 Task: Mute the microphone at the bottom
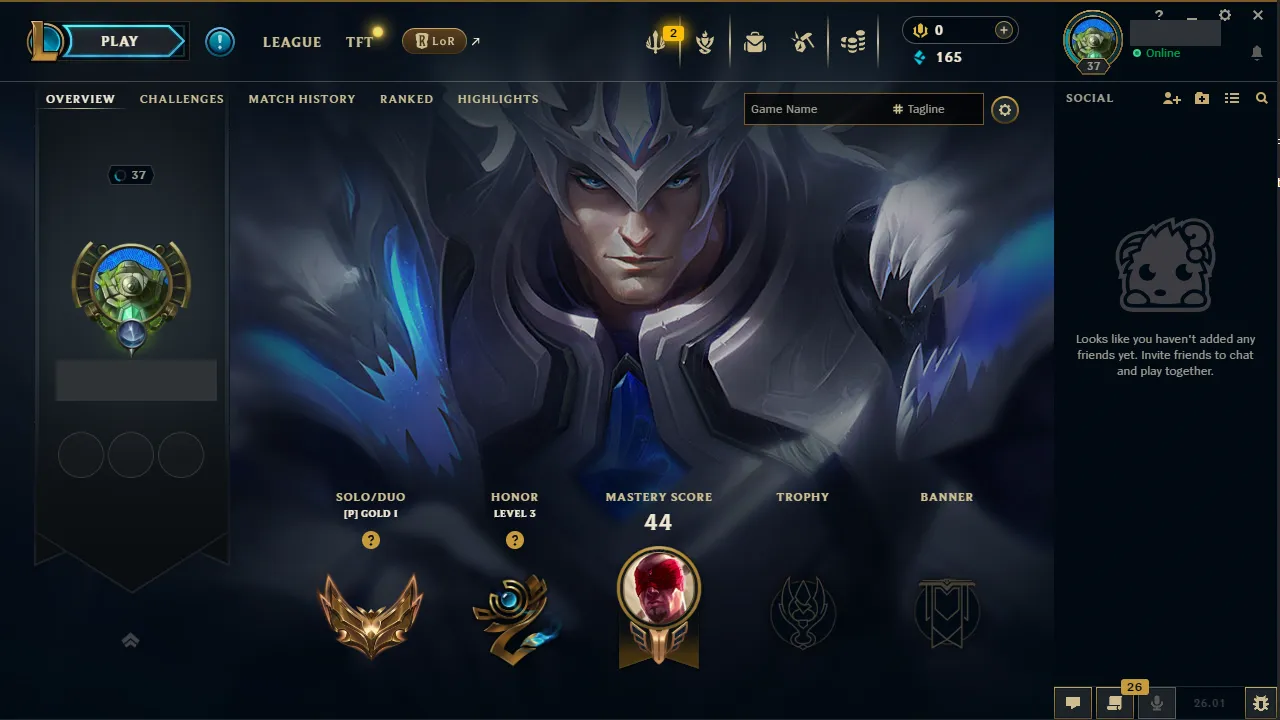click(1156, 703)
